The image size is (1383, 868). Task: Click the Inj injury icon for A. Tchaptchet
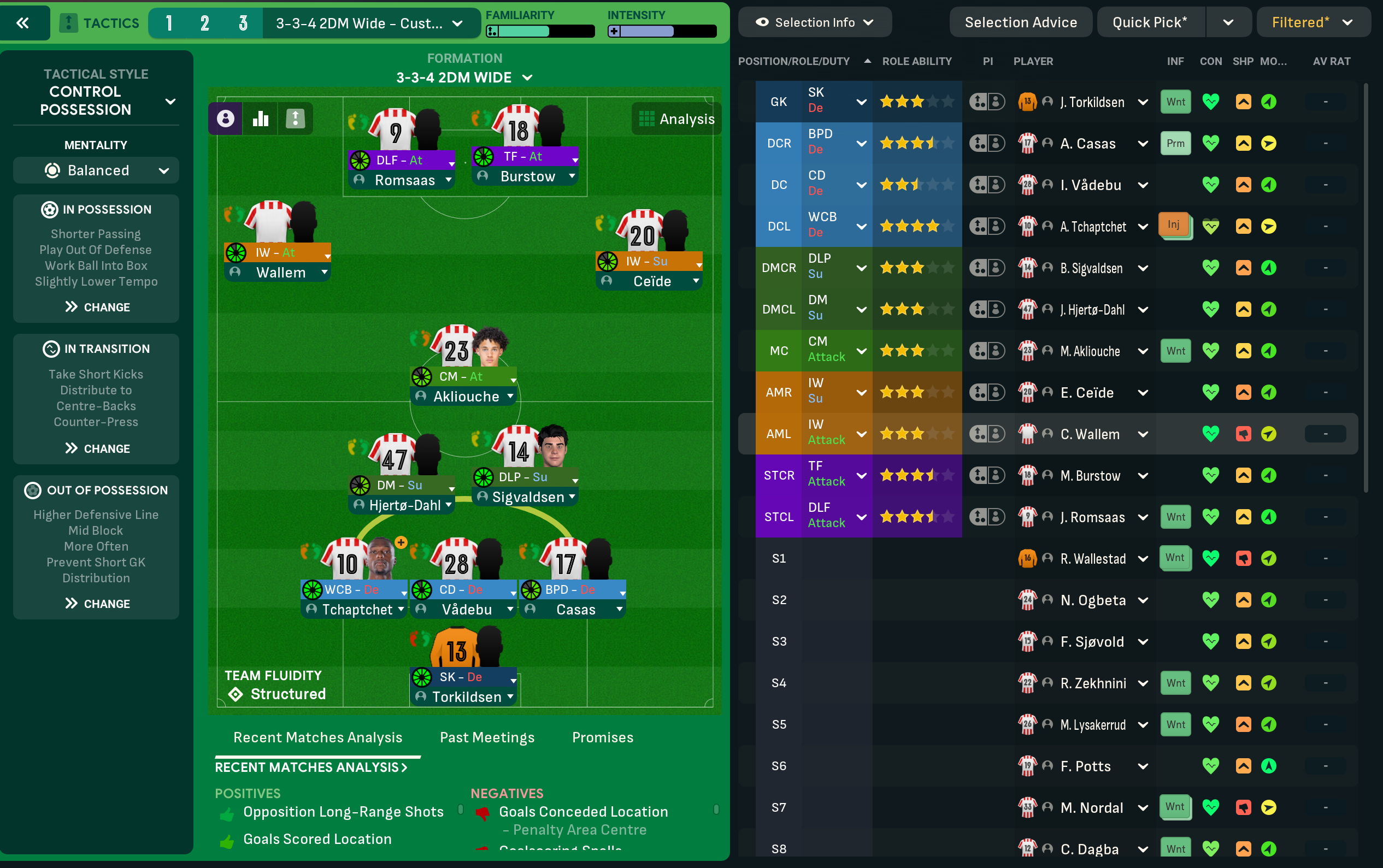click(x=1175, y=225)
